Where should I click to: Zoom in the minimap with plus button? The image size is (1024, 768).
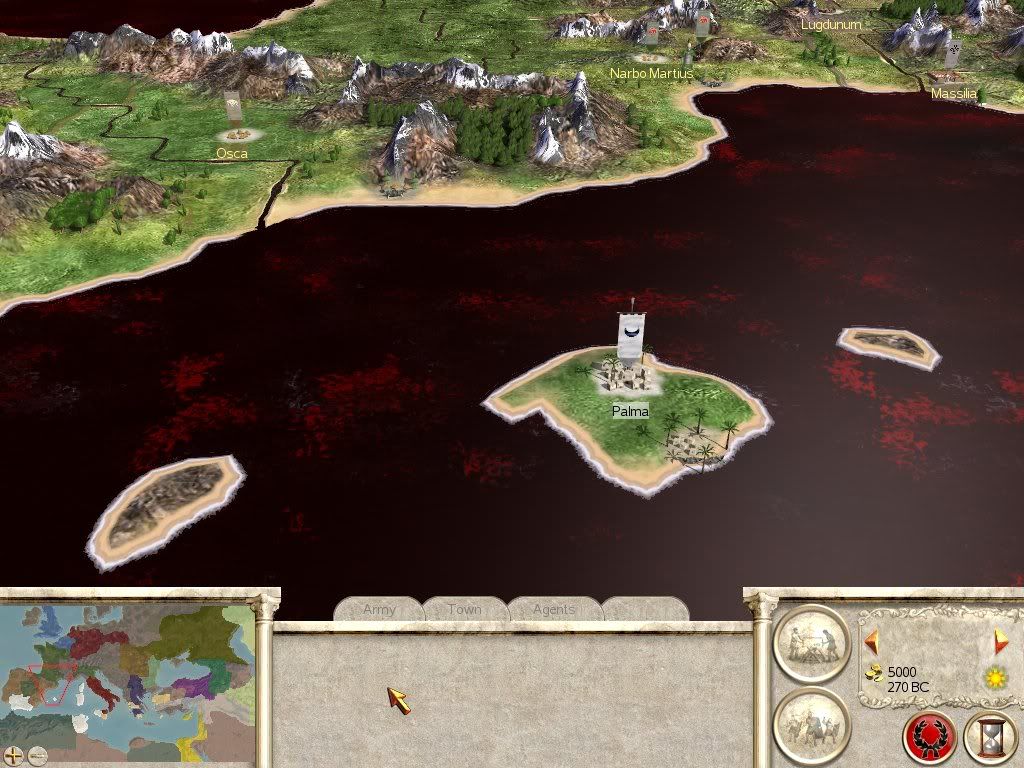[14, 755]
